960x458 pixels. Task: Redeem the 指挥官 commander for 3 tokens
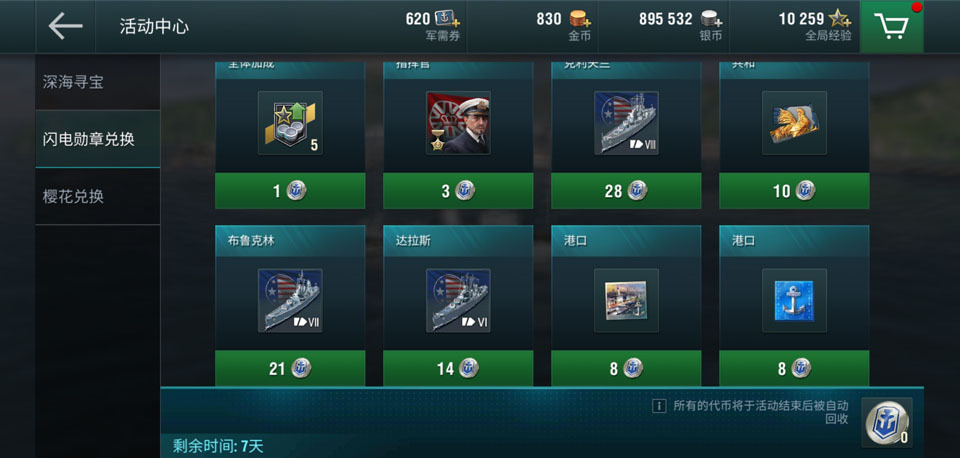point(458,191)
